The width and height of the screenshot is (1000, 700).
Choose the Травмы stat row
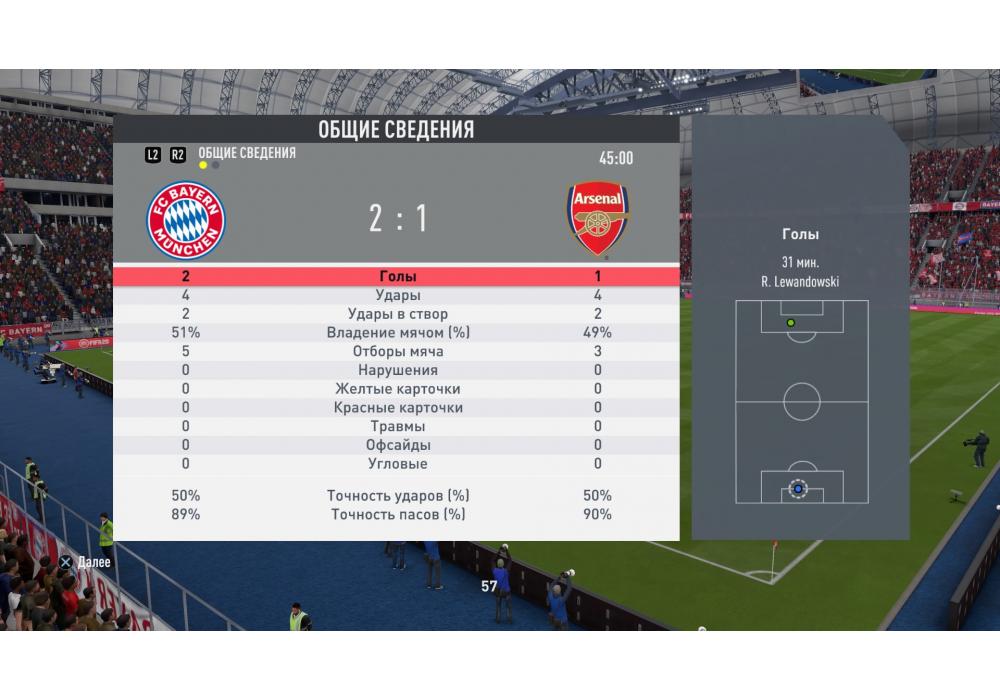tap(397, 426)
